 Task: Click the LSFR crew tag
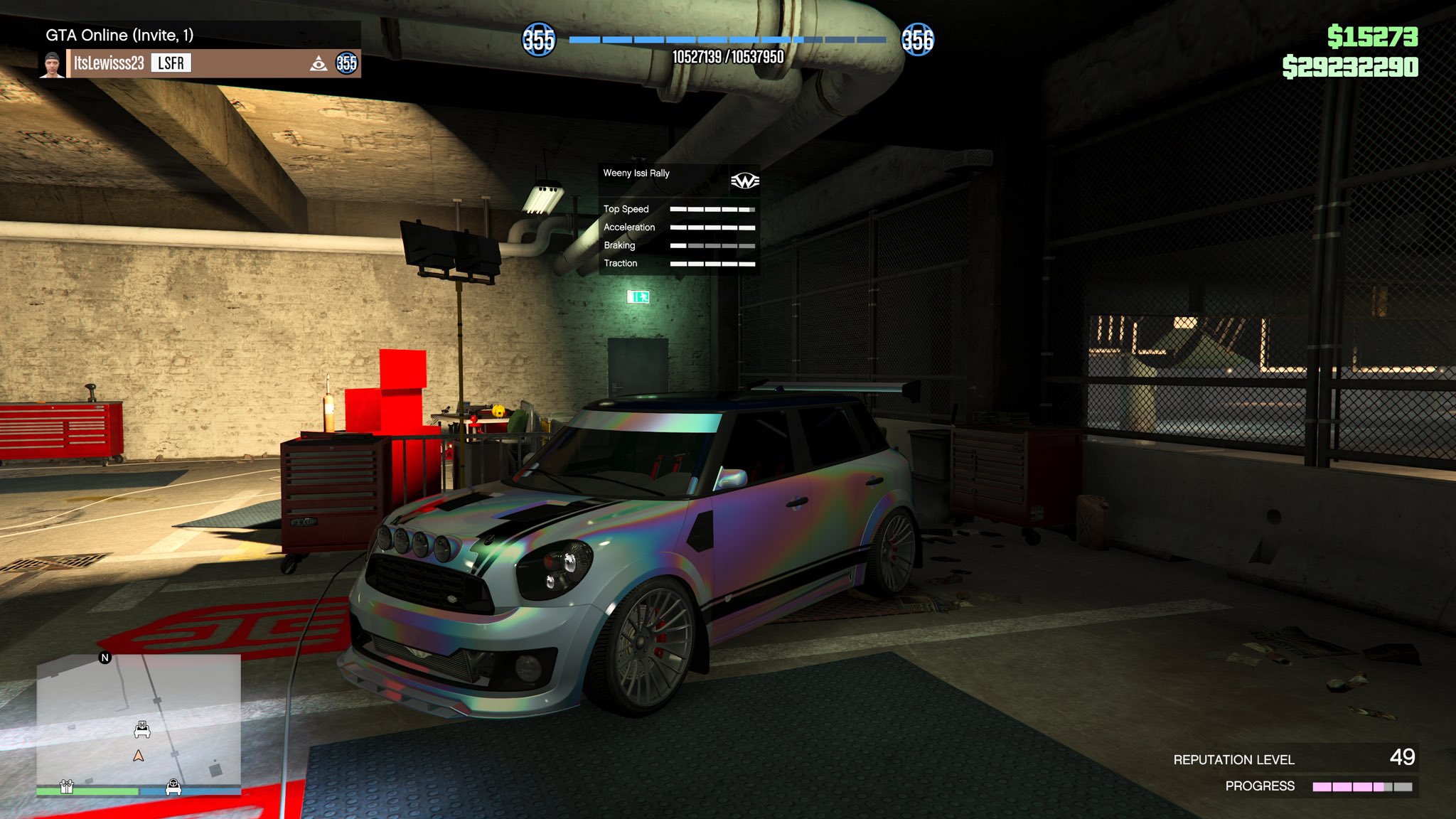[171, 63]
